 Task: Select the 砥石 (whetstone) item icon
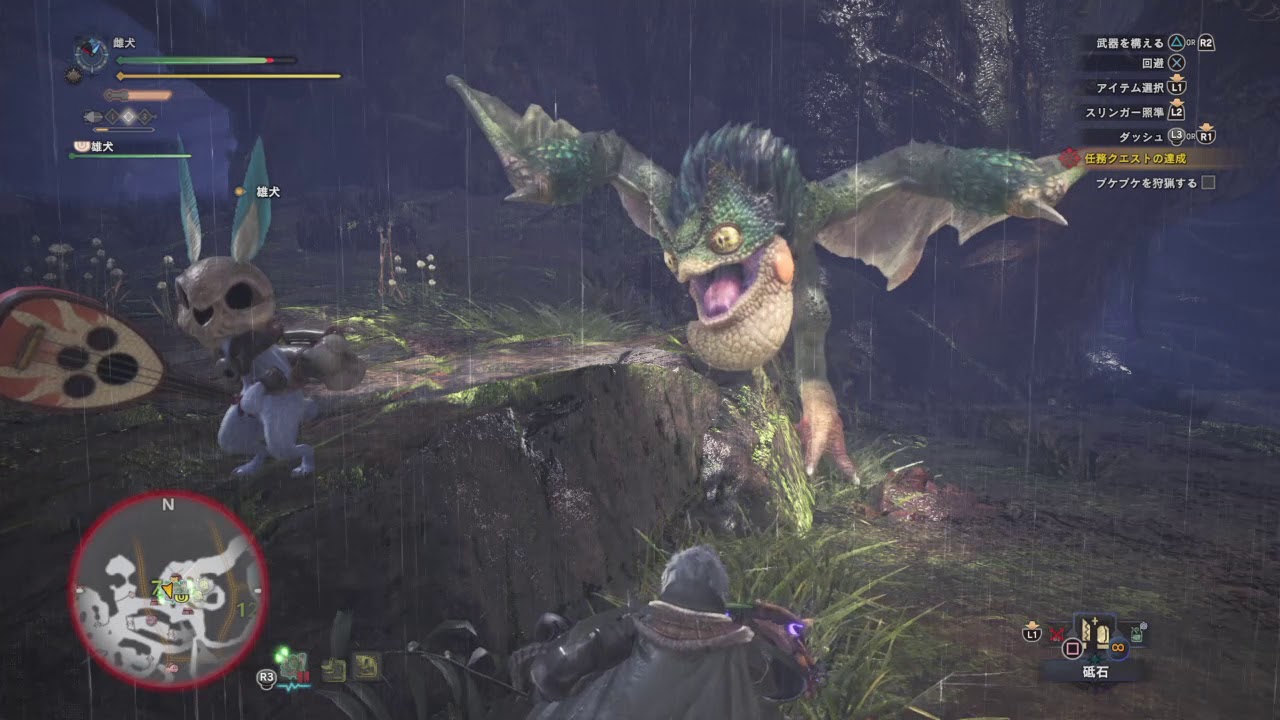click(1096, 633)
